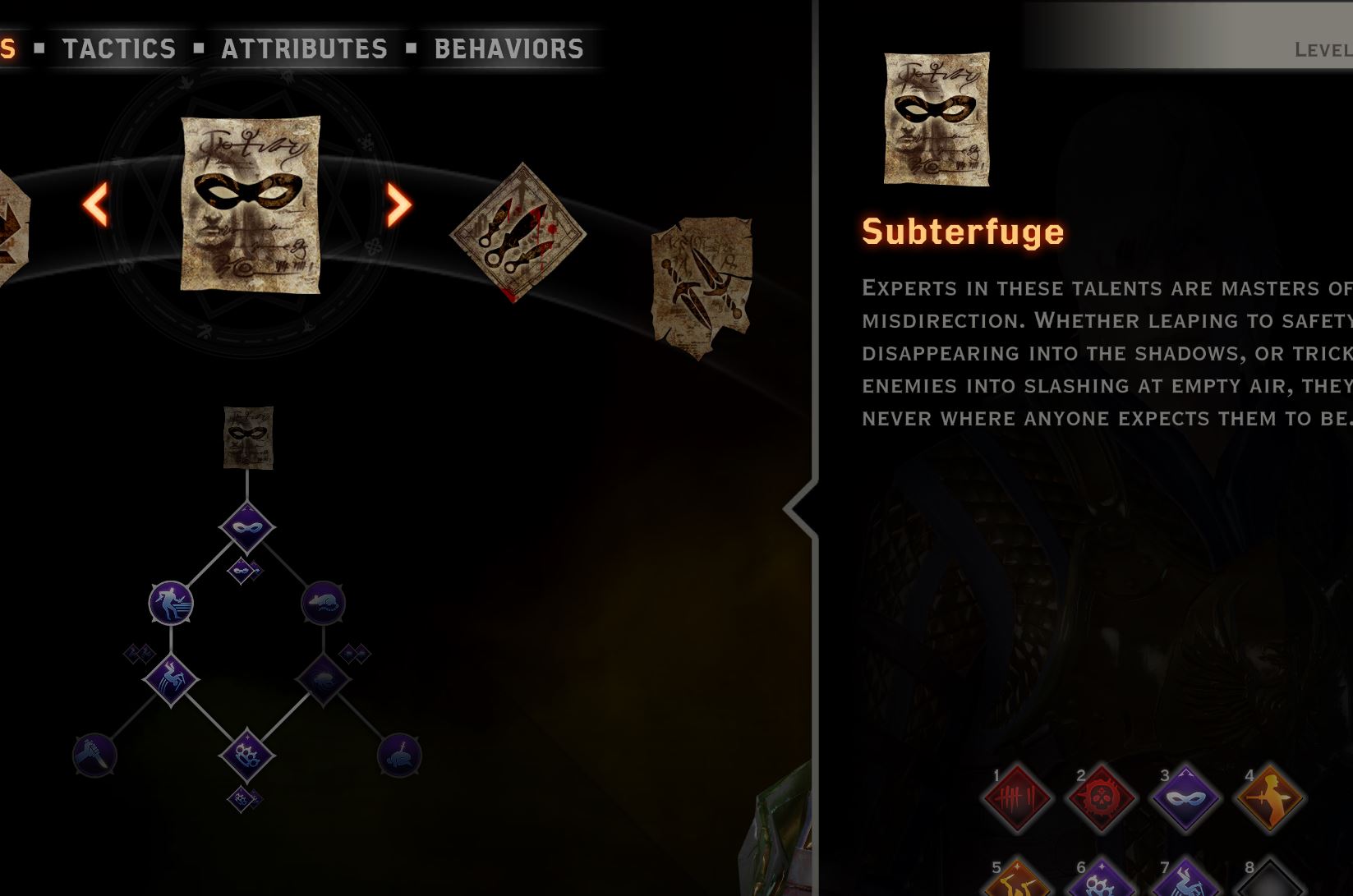Advance to the next ability tree arrow
1353x896 pixels.
[x=398, y=204]
